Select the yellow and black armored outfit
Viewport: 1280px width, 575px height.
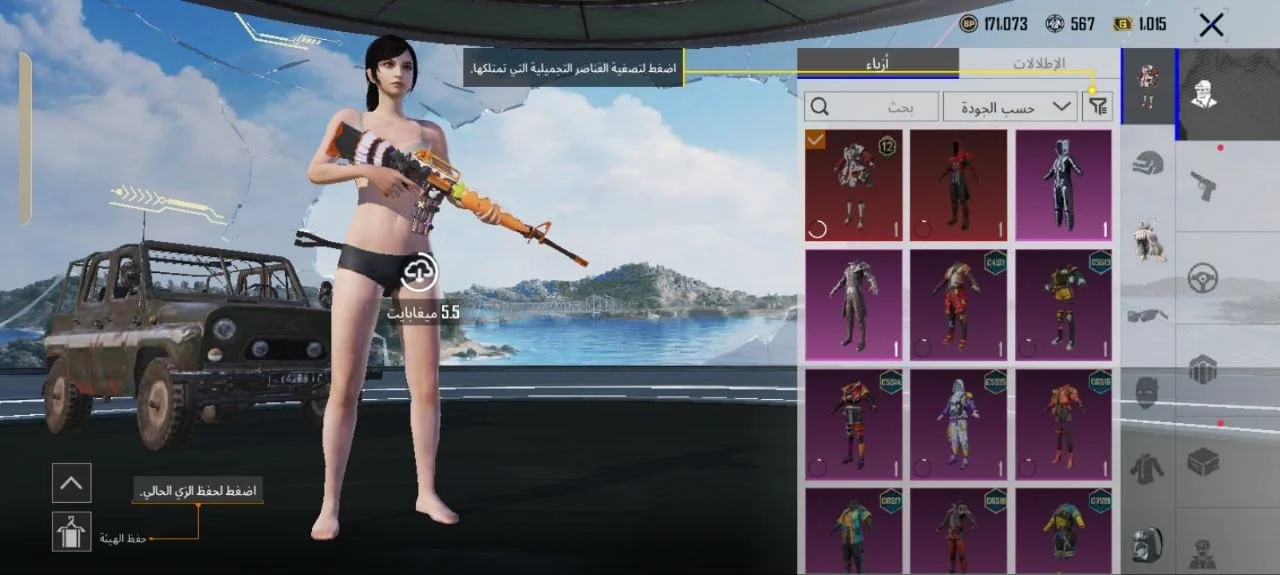1063,305
